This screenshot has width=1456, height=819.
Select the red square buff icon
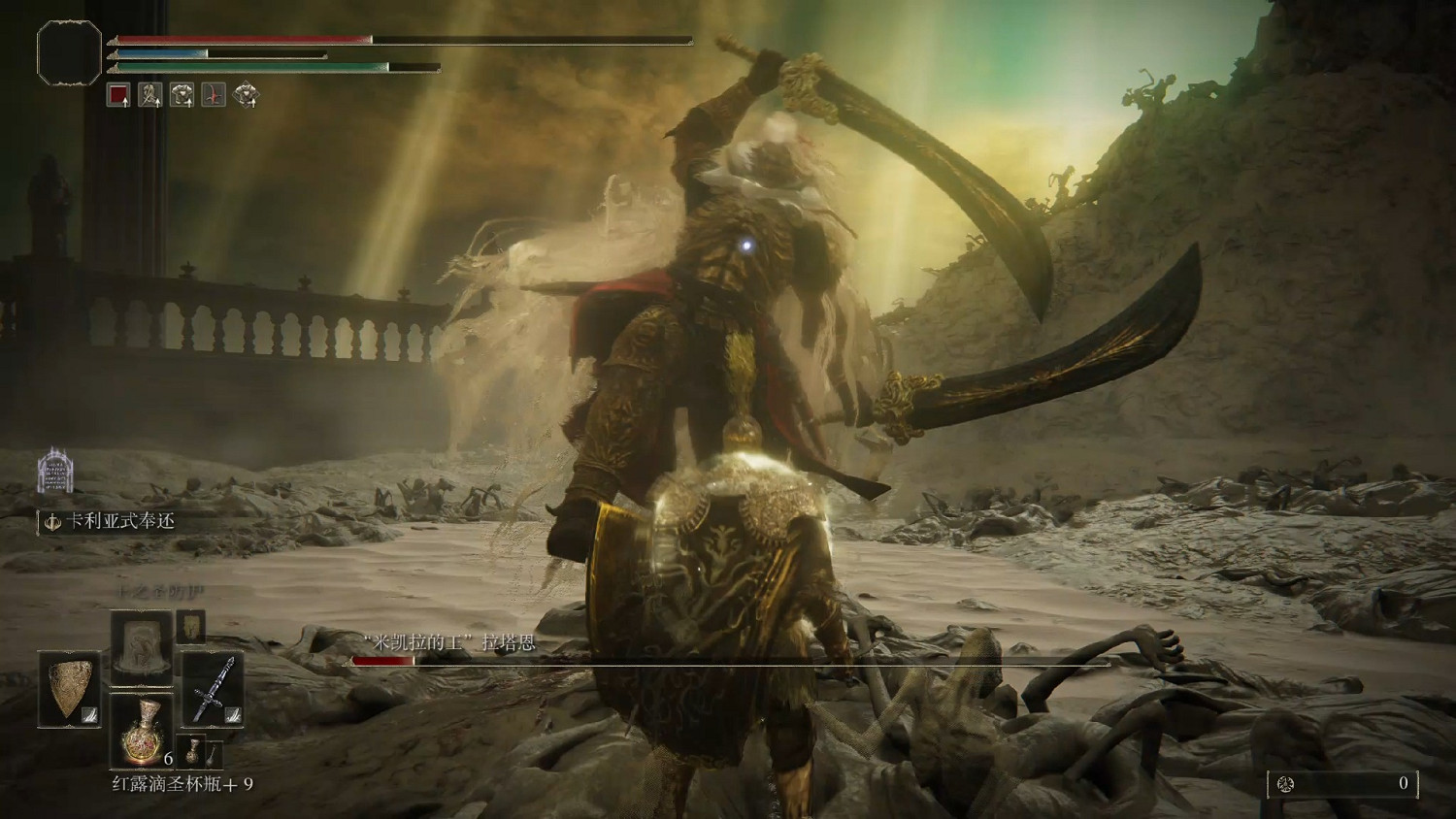[x=118, y=95]
